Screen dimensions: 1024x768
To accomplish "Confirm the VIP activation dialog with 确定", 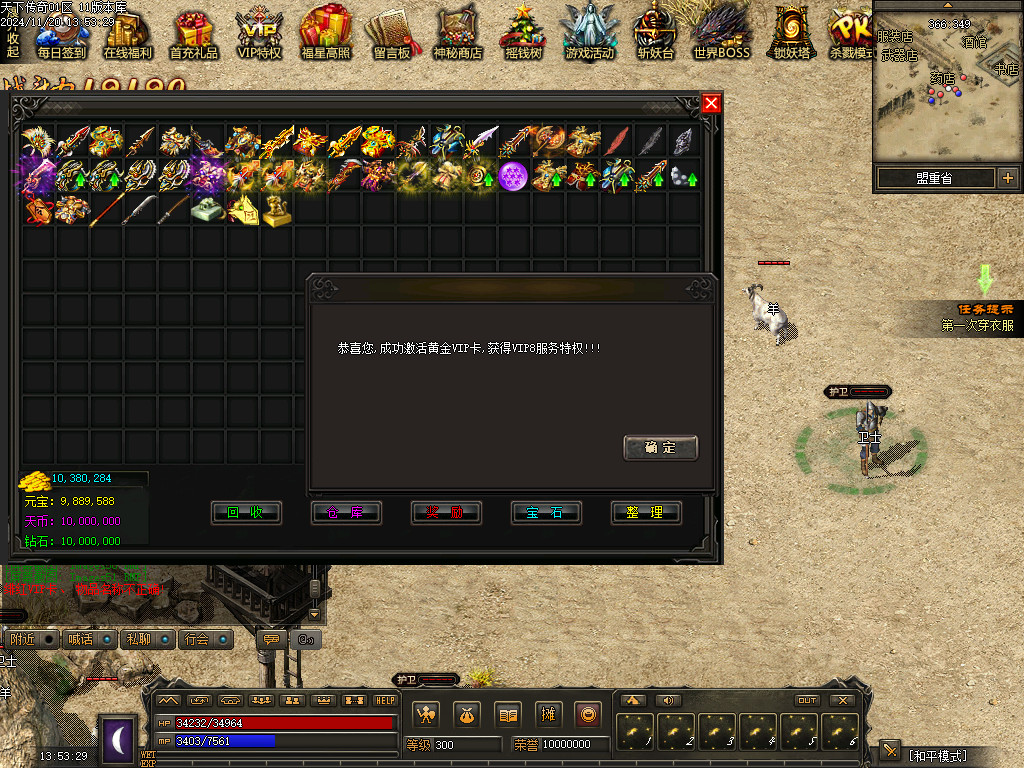I will (x=660, y=448).
